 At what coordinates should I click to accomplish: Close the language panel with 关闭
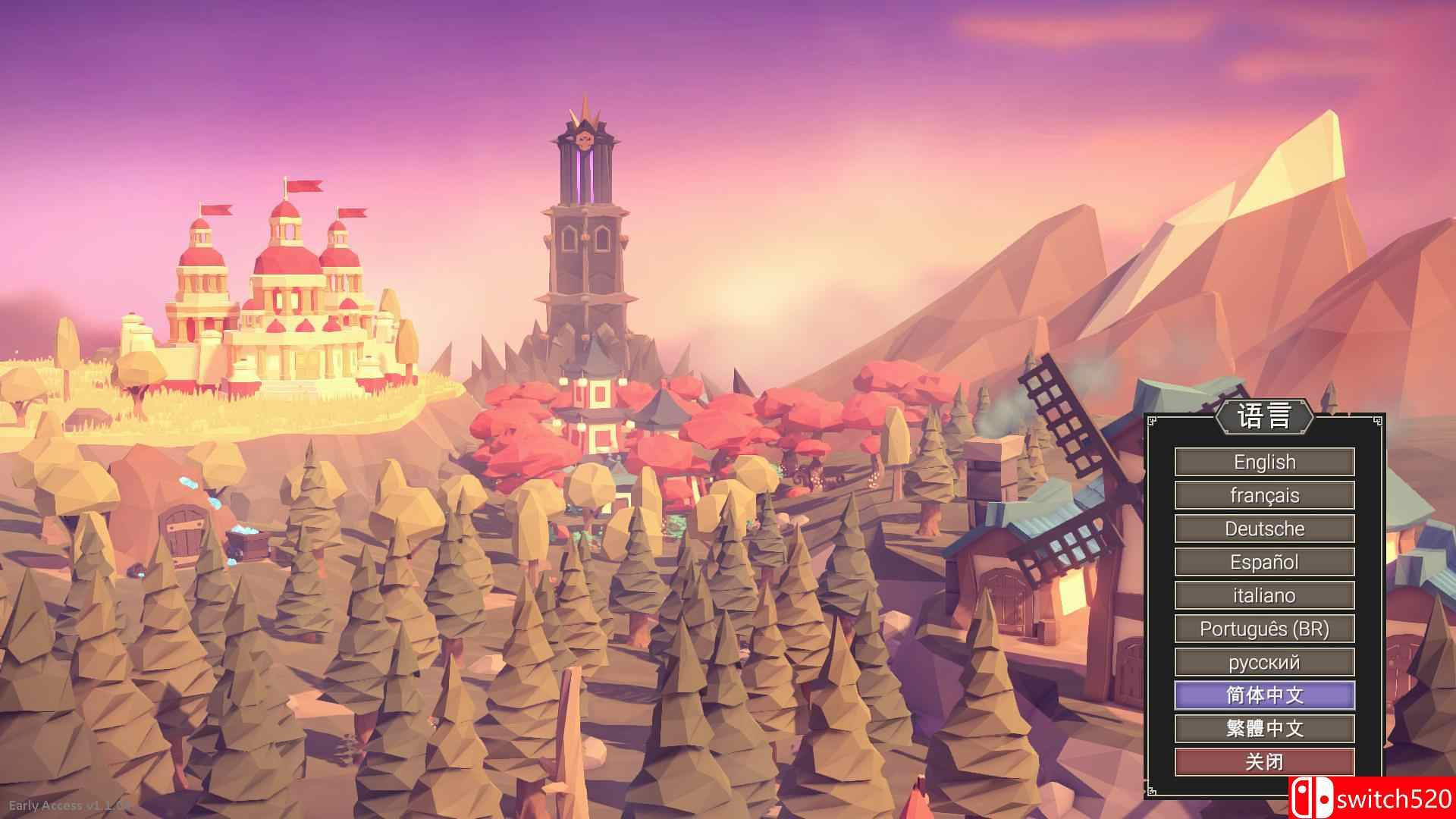1263,761
